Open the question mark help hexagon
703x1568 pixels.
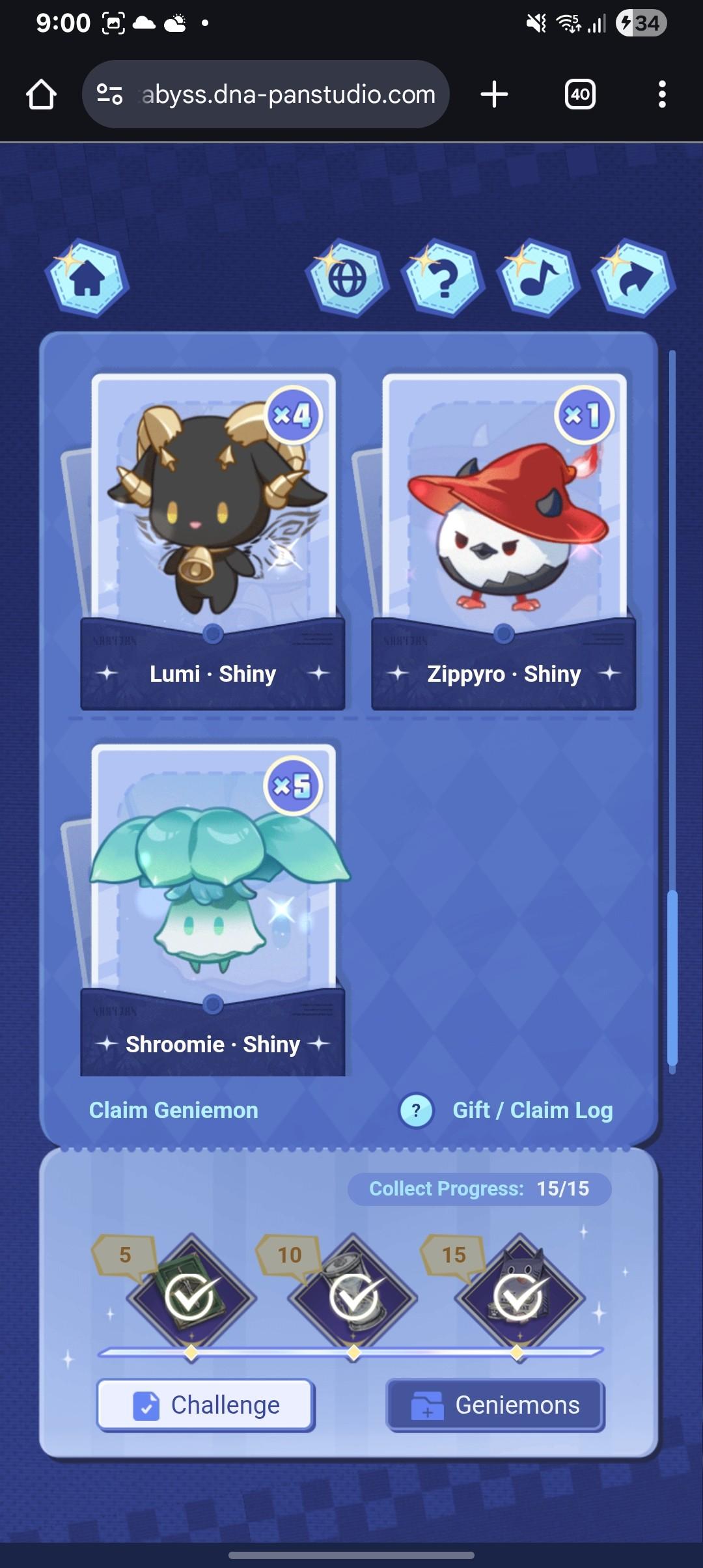(x=444, y=278)
